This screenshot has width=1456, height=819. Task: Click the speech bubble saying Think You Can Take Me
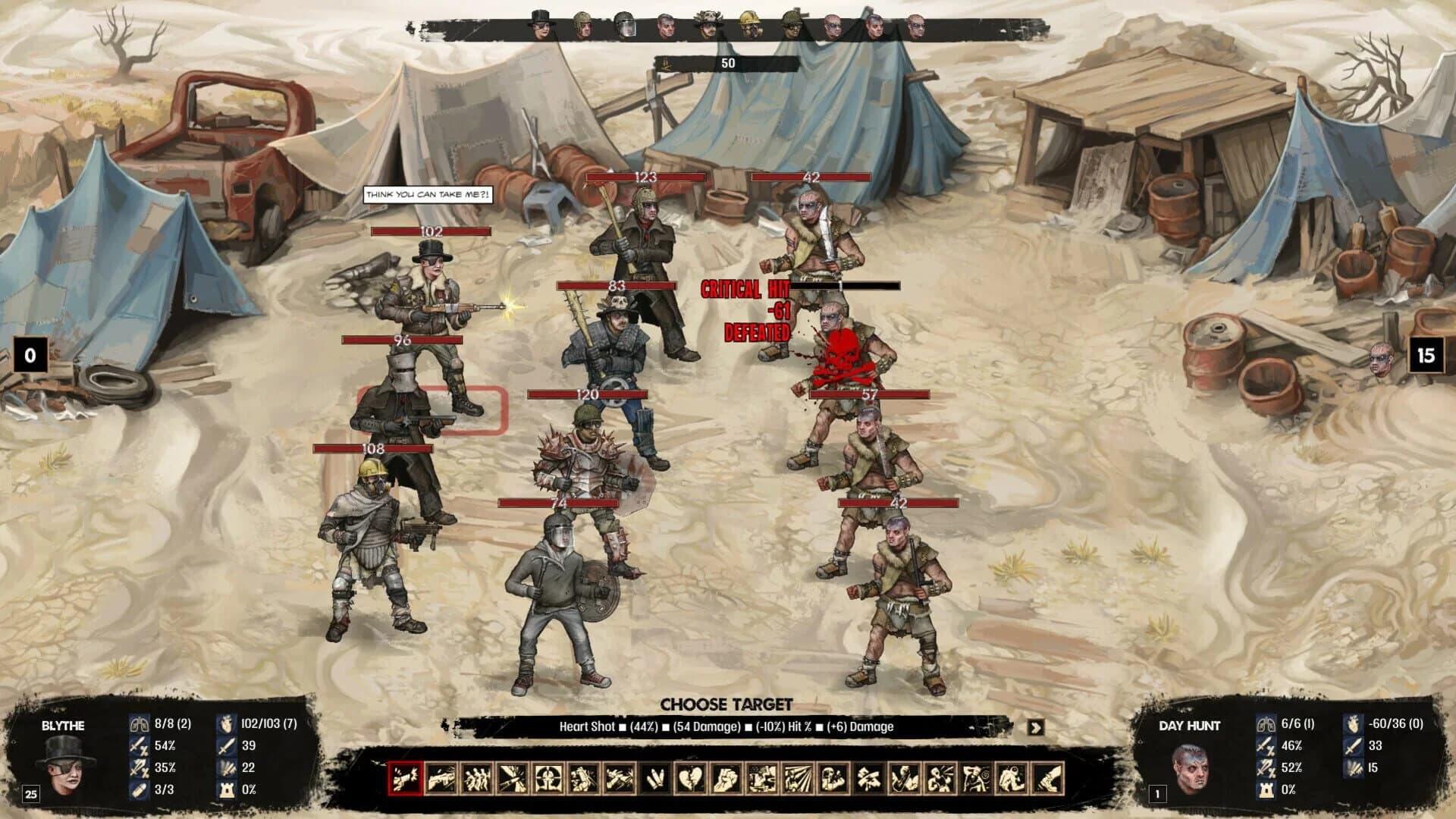(429, 193)
